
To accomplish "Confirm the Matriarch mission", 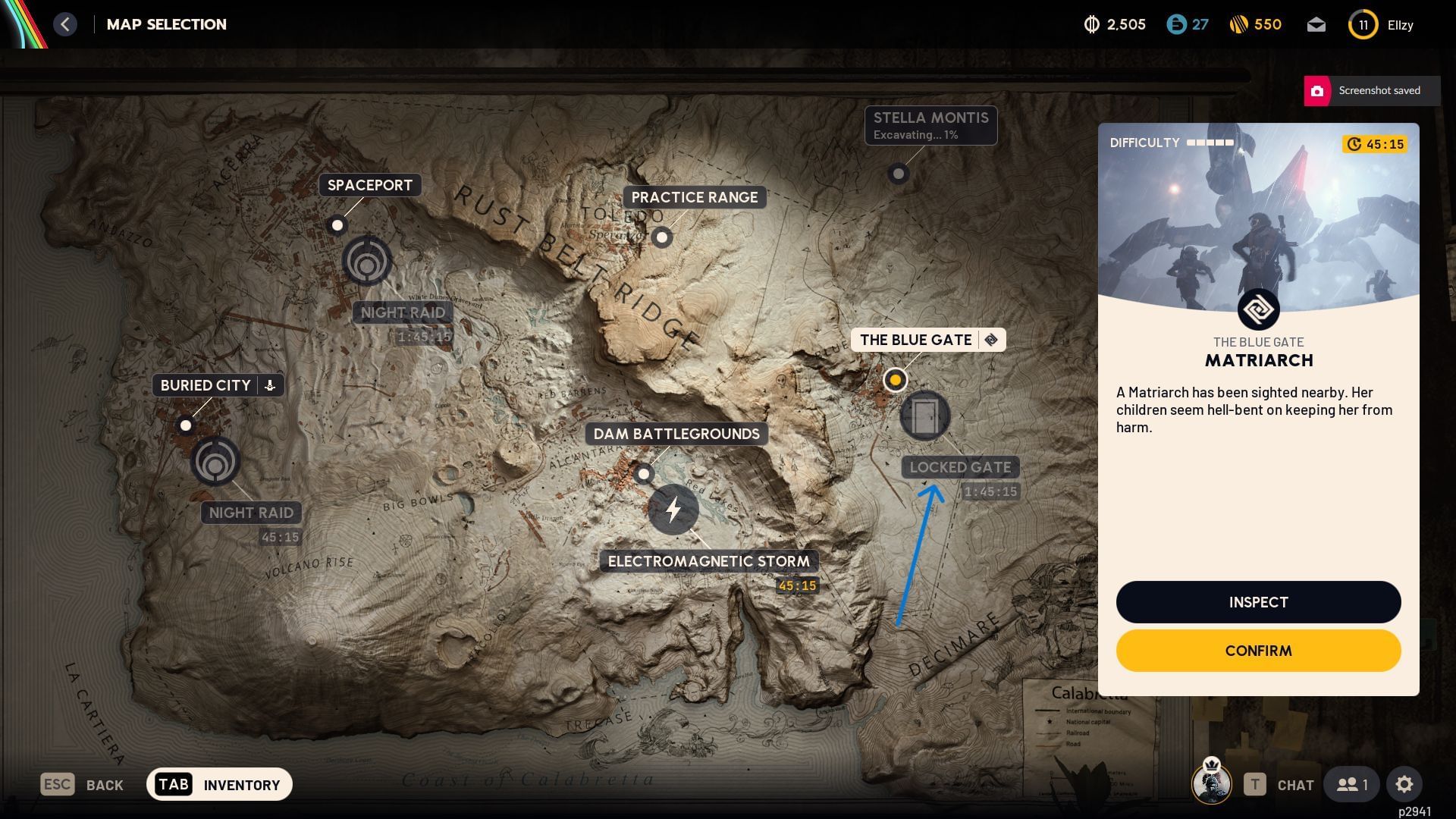I will [1258, 650].
